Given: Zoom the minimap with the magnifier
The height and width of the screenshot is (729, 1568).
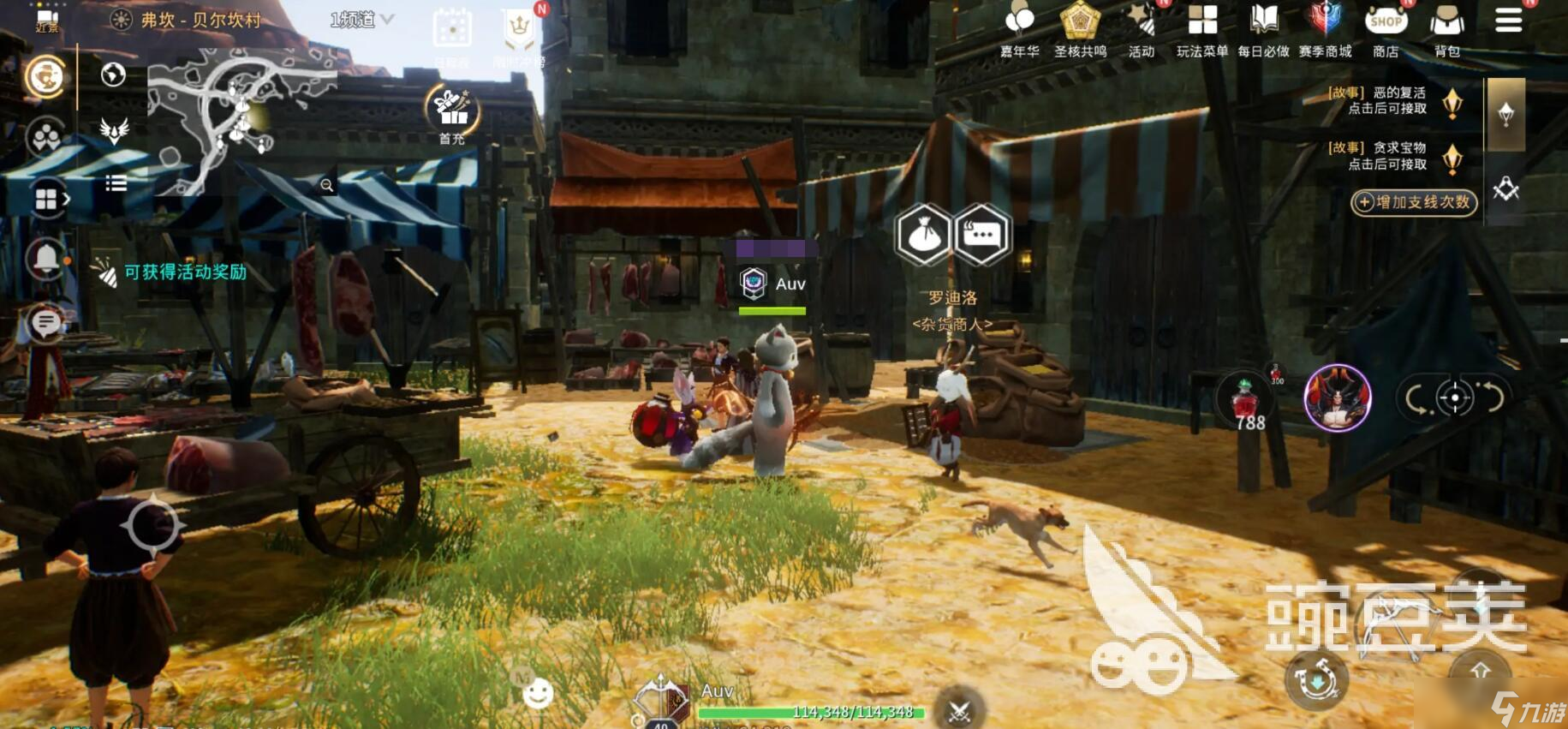Looking at the screenshot, I should (327, 185).
